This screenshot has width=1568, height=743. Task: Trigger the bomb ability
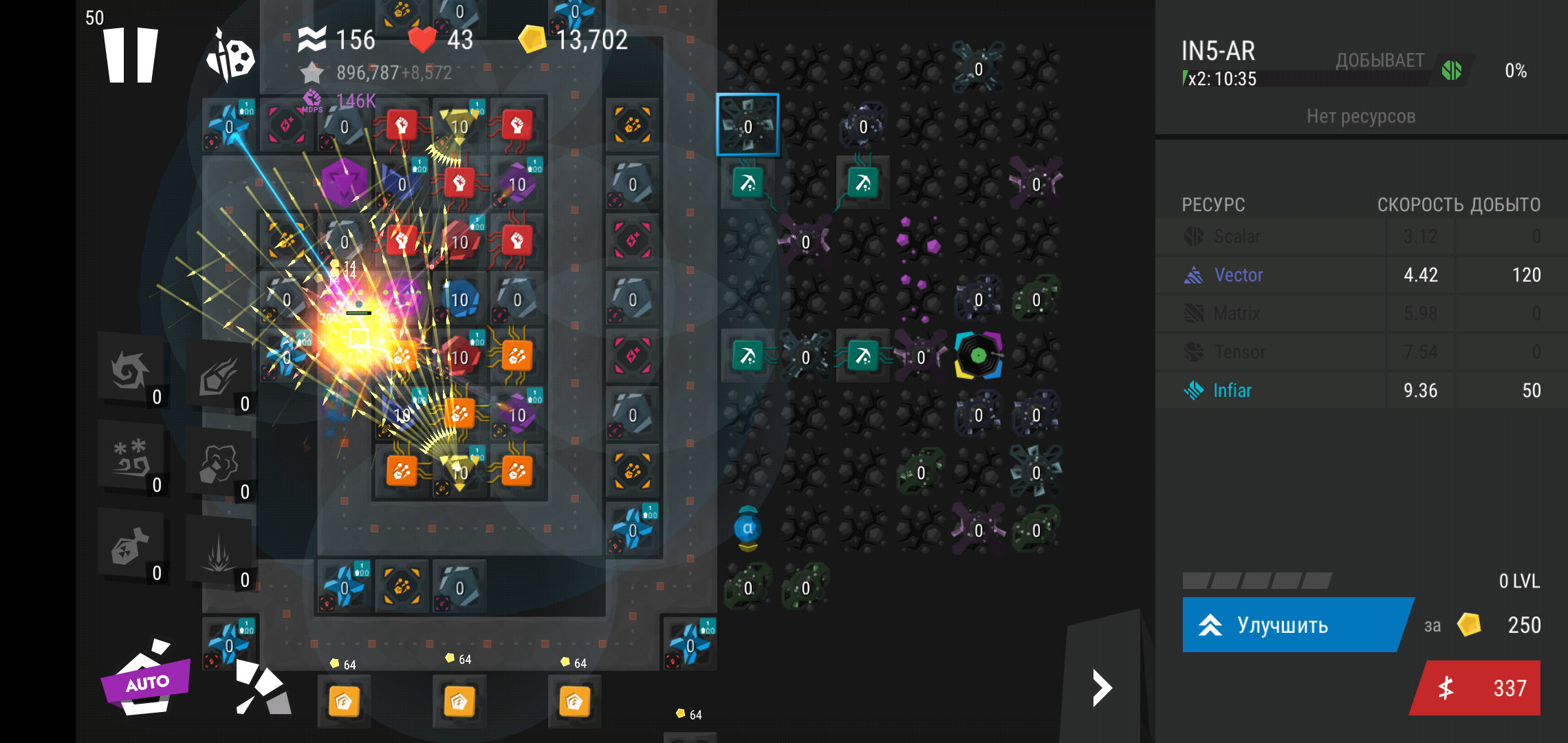pos(131,548)
